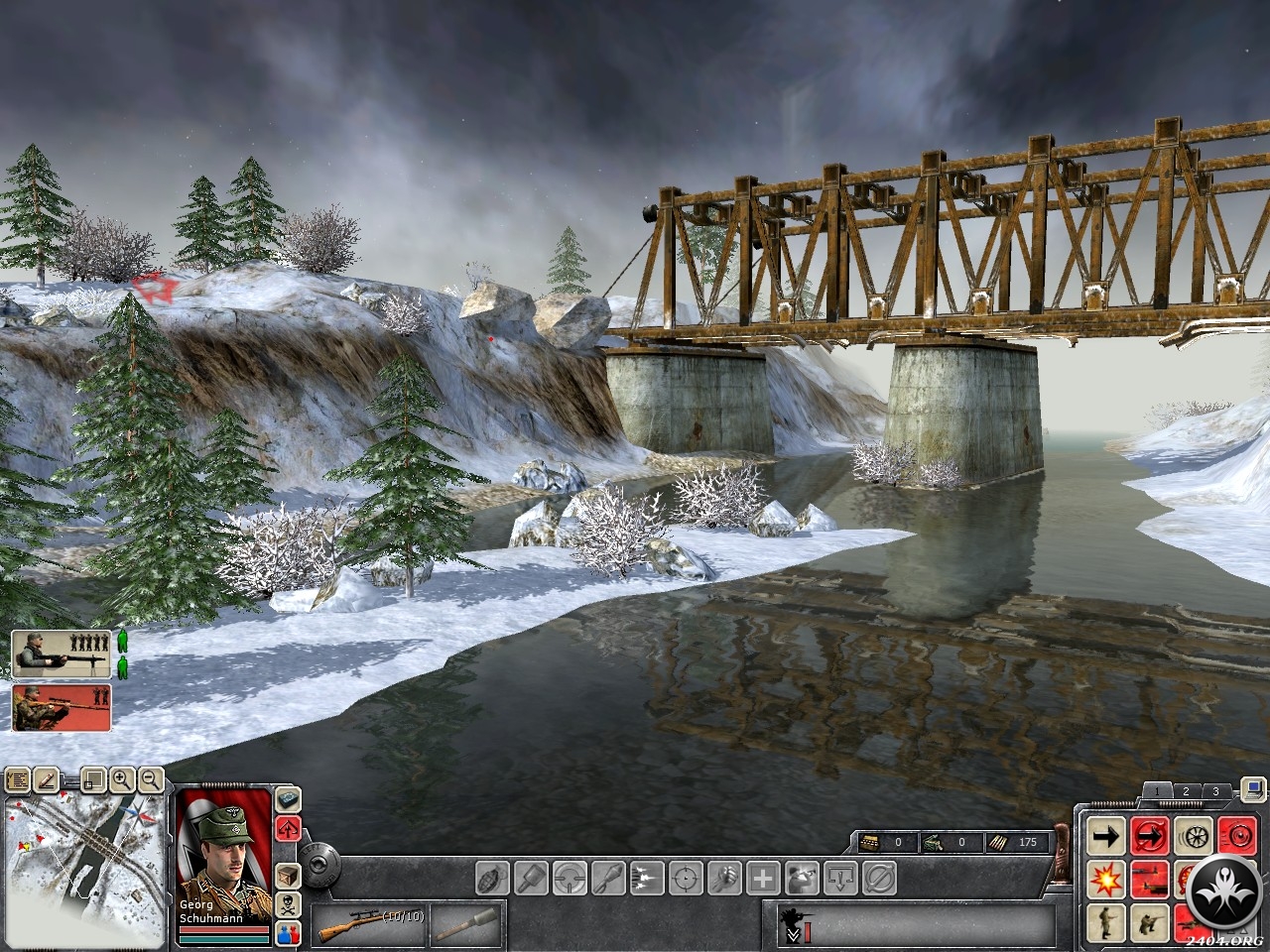Switch to command panel tab 3
The width and height of the screenshot is (1270, 952).
click(x=1215, y=791)
